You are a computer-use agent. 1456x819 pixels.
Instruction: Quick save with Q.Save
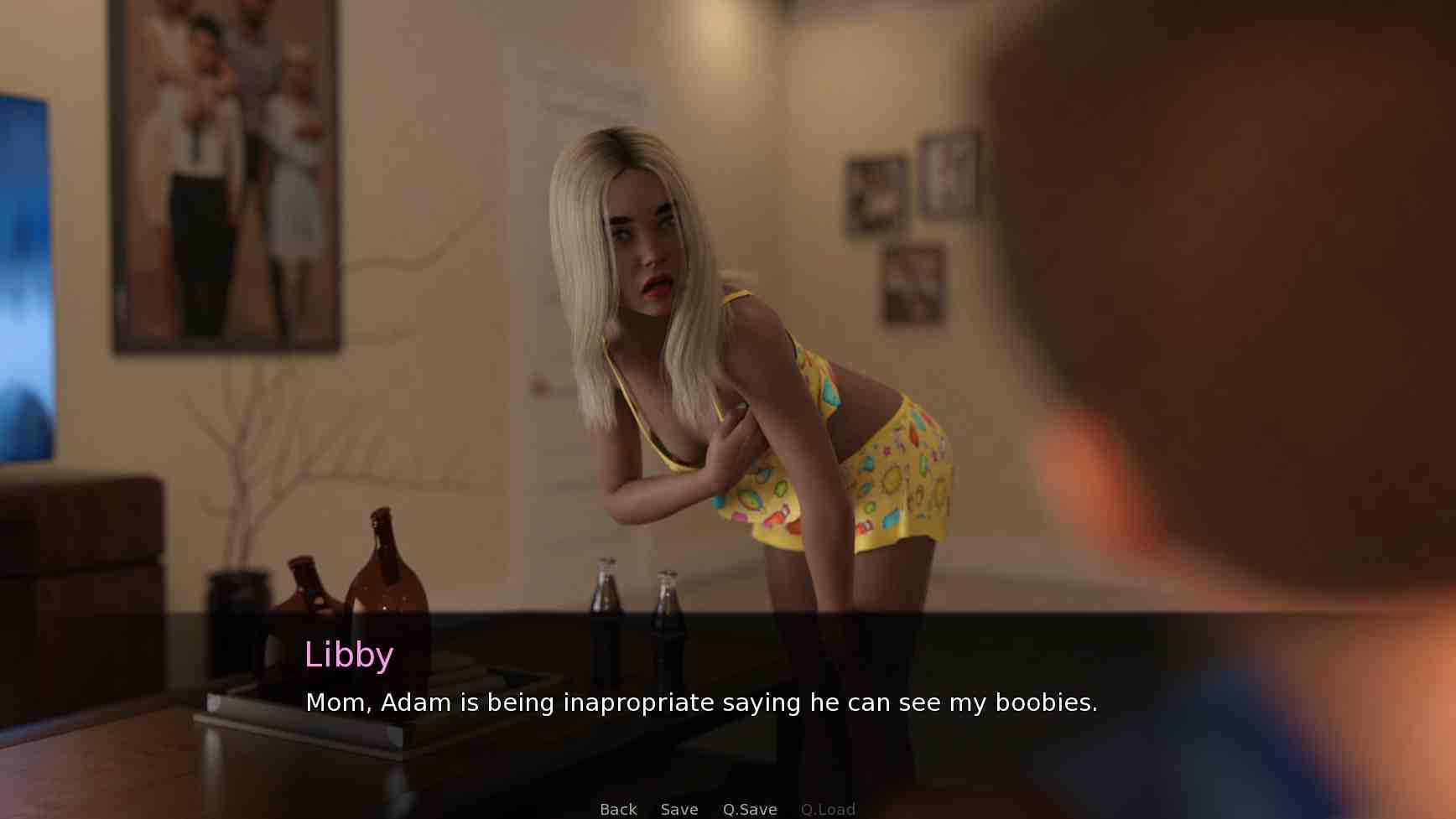(x=750, y=809)
